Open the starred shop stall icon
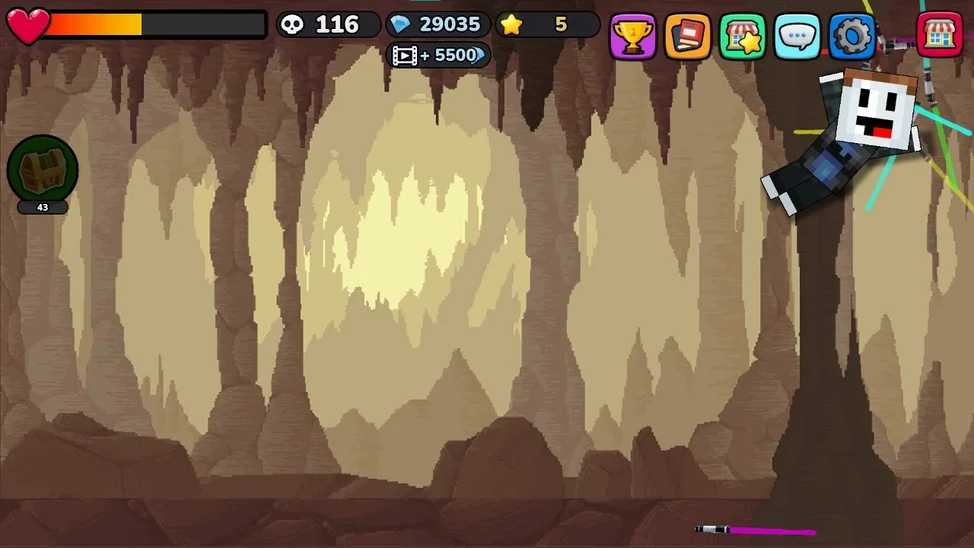974x548 pixels. point(742,36)
